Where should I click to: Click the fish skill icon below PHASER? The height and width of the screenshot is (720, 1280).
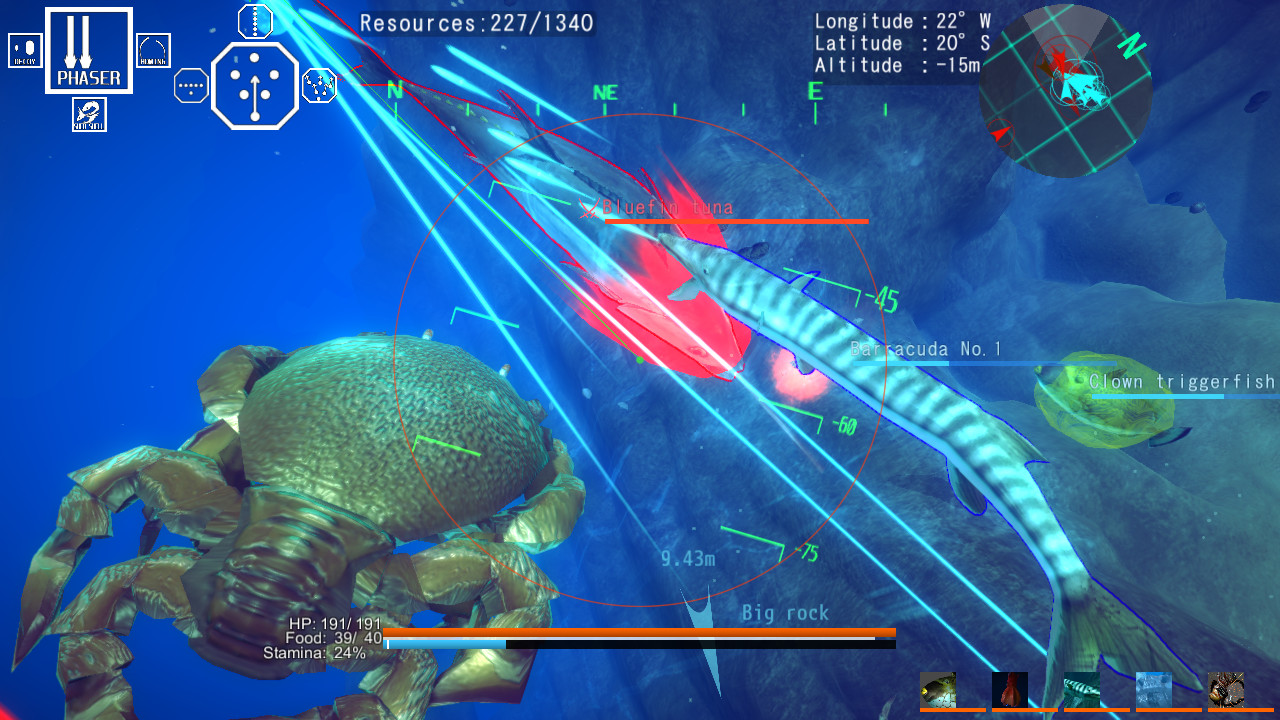click(x=88, y=116)
